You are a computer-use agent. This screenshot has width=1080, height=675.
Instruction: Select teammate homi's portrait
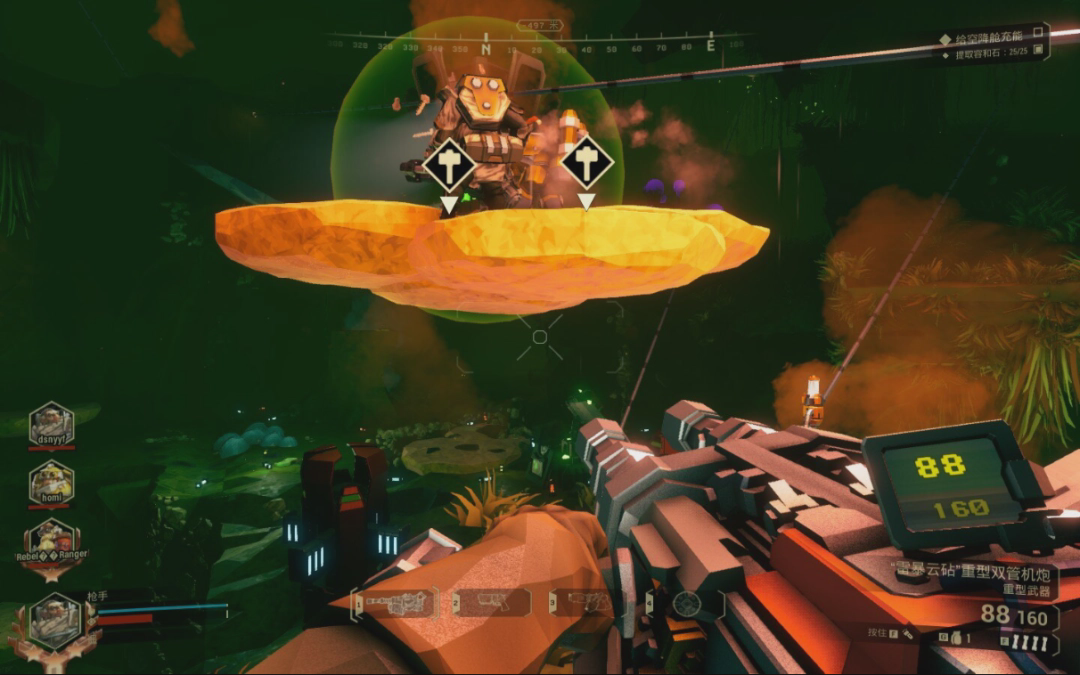coord(51,482)
